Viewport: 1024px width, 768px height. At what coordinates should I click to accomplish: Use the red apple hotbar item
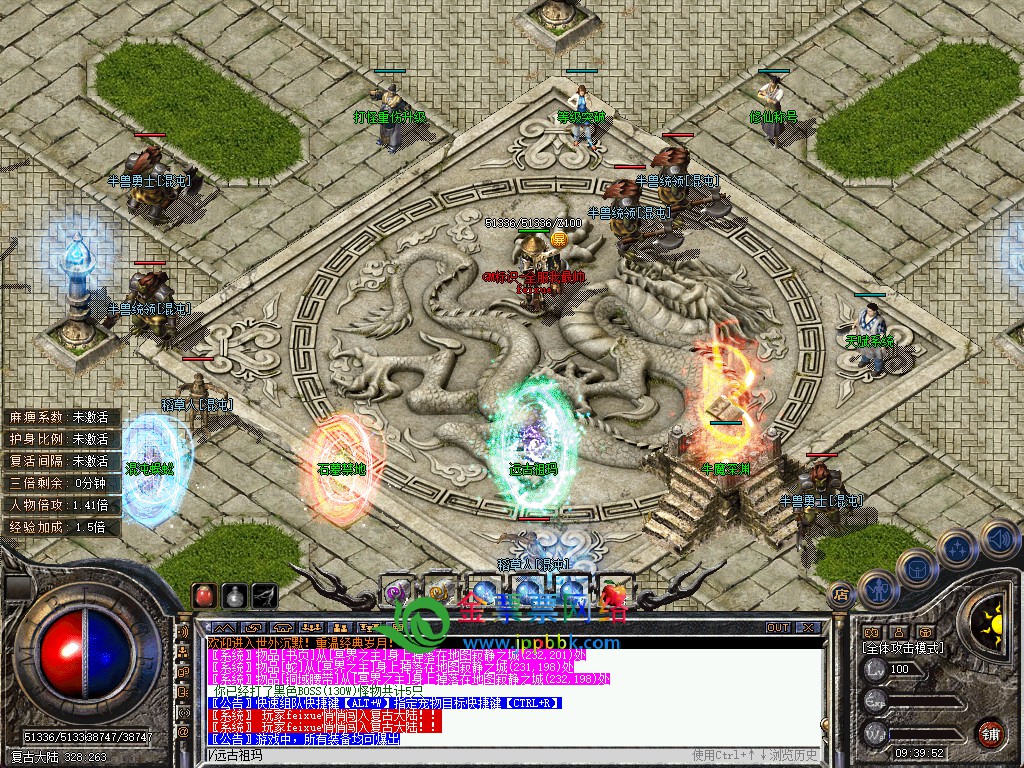tap(613, 592)
